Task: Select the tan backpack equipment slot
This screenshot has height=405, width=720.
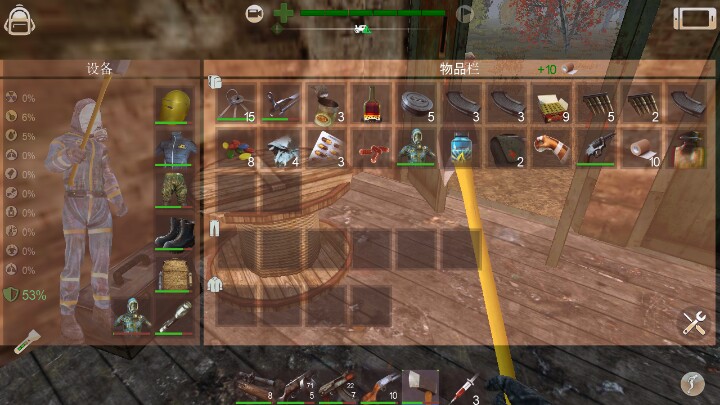Action: 173,274
